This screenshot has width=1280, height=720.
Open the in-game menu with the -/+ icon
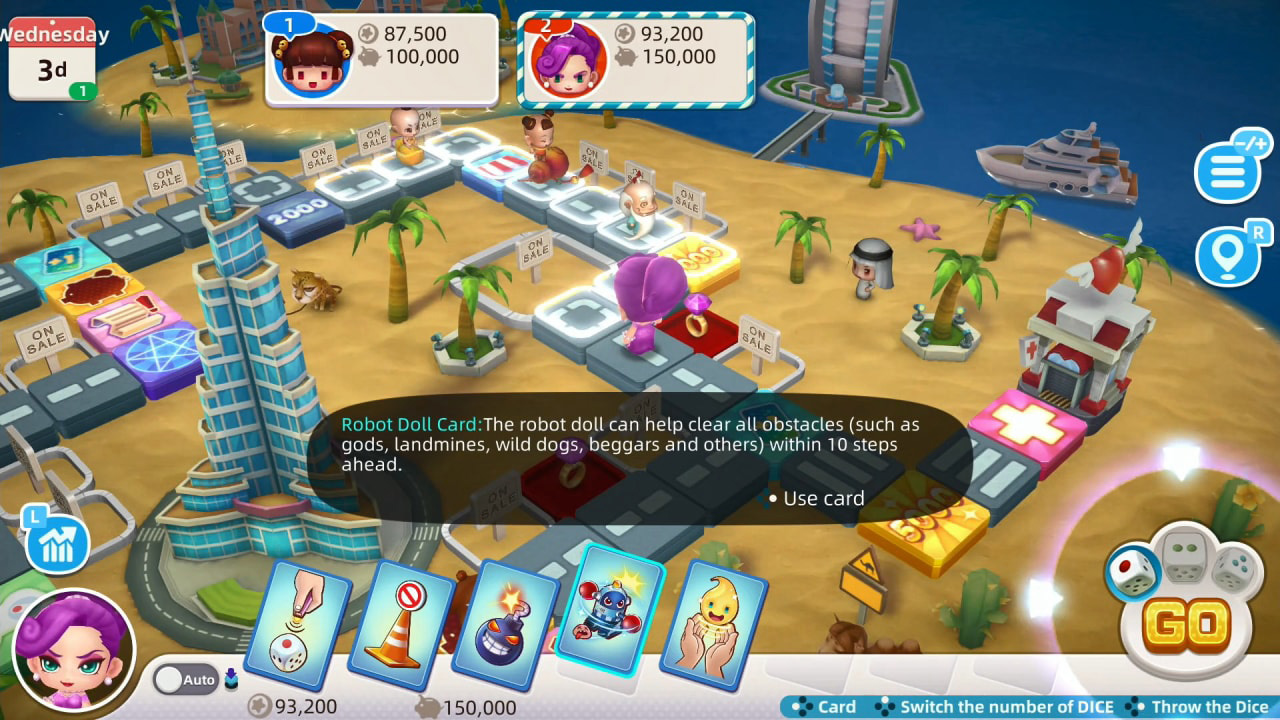pyautogui.click(x=1230, y=170)
